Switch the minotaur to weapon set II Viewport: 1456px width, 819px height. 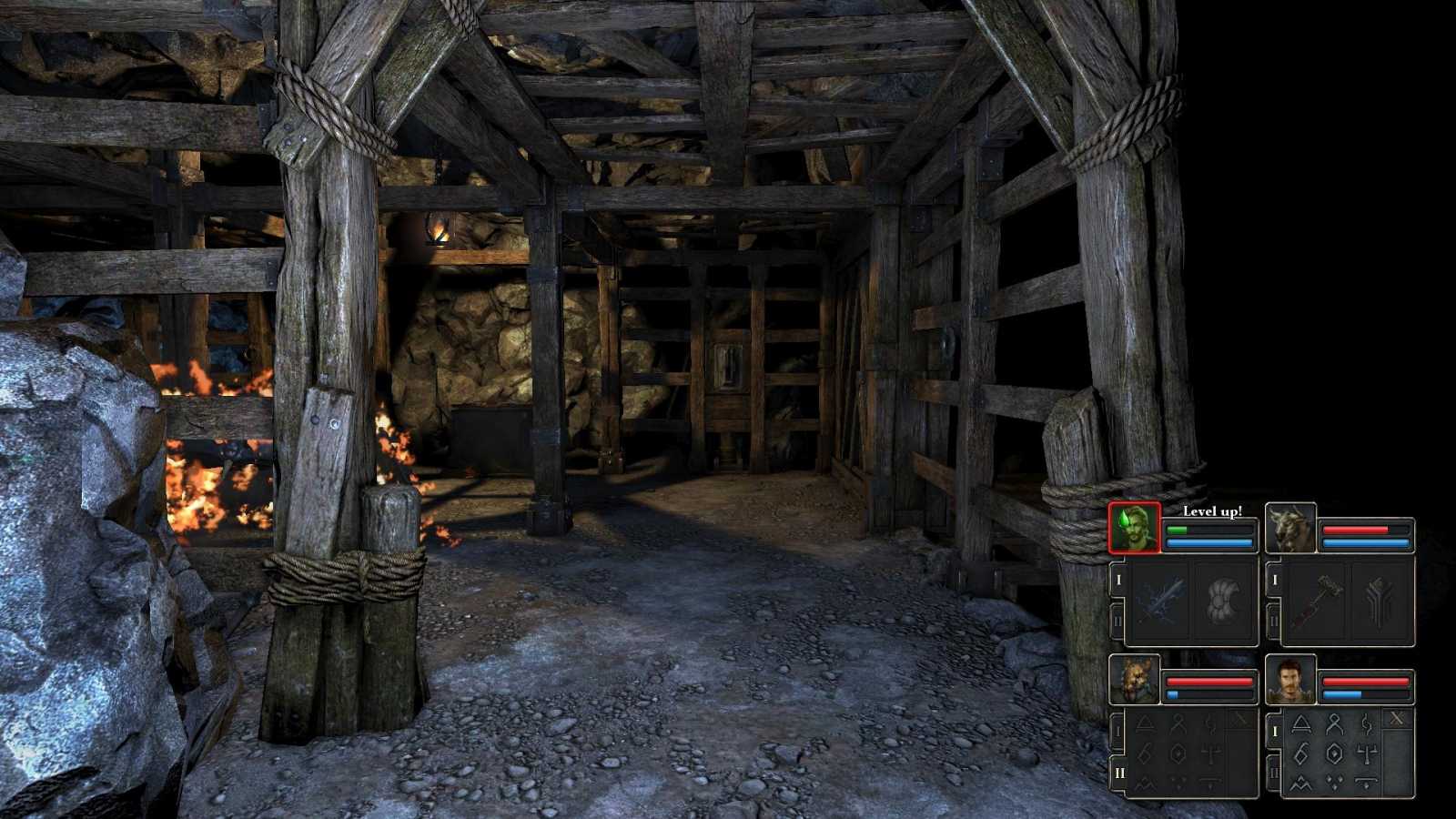(1274, 617)
